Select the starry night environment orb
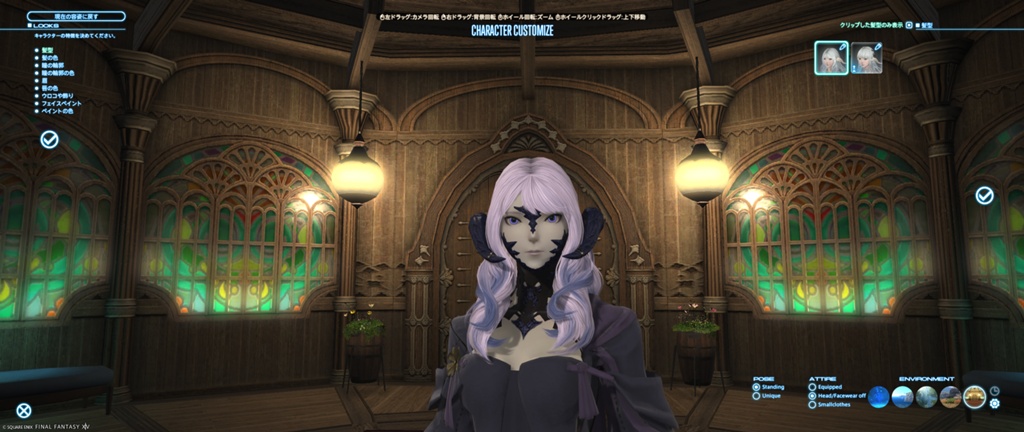 878,397
